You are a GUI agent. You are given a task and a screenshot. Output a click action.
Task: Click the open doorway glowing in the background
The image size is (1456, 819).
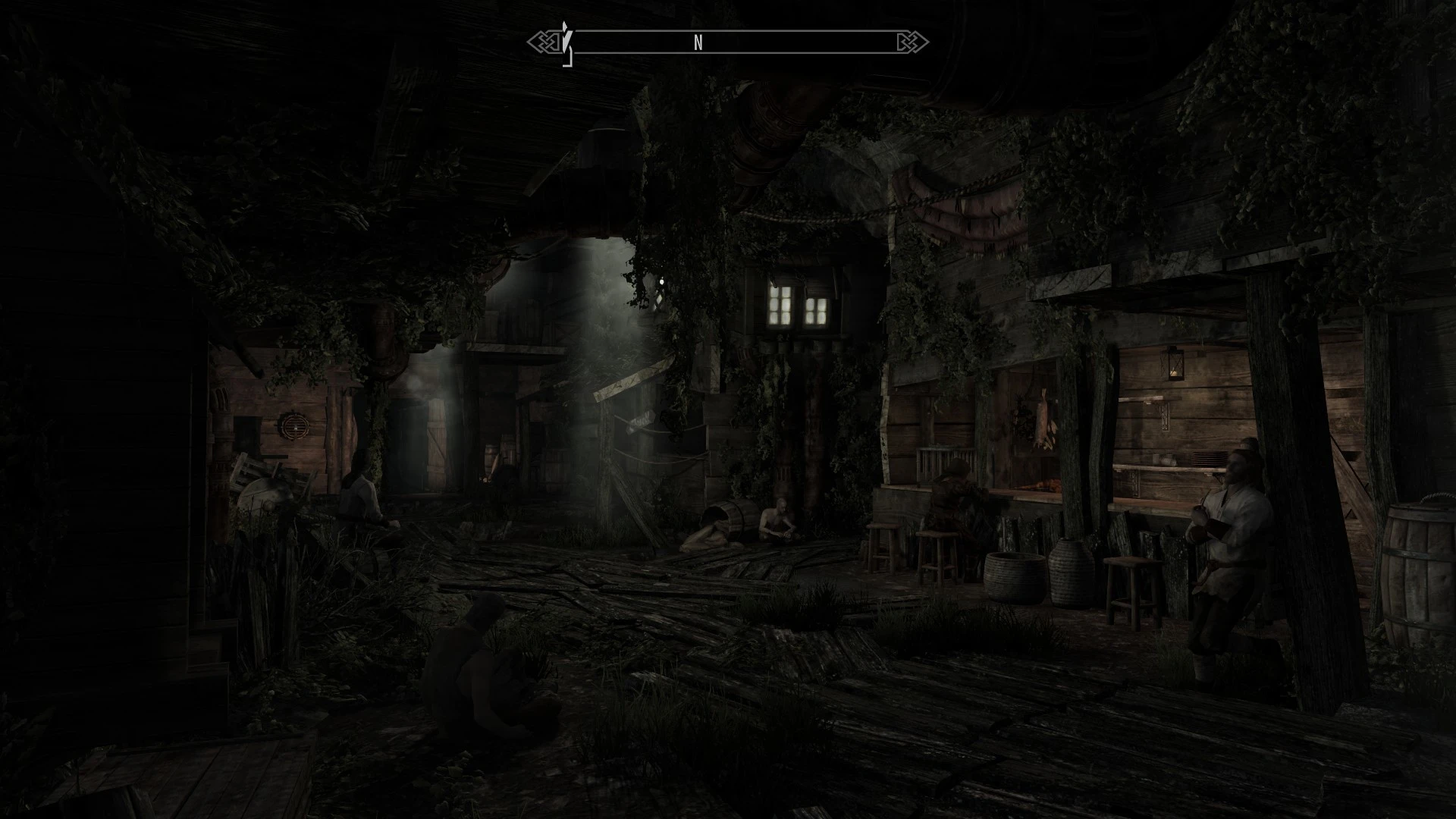pos(438,444)
